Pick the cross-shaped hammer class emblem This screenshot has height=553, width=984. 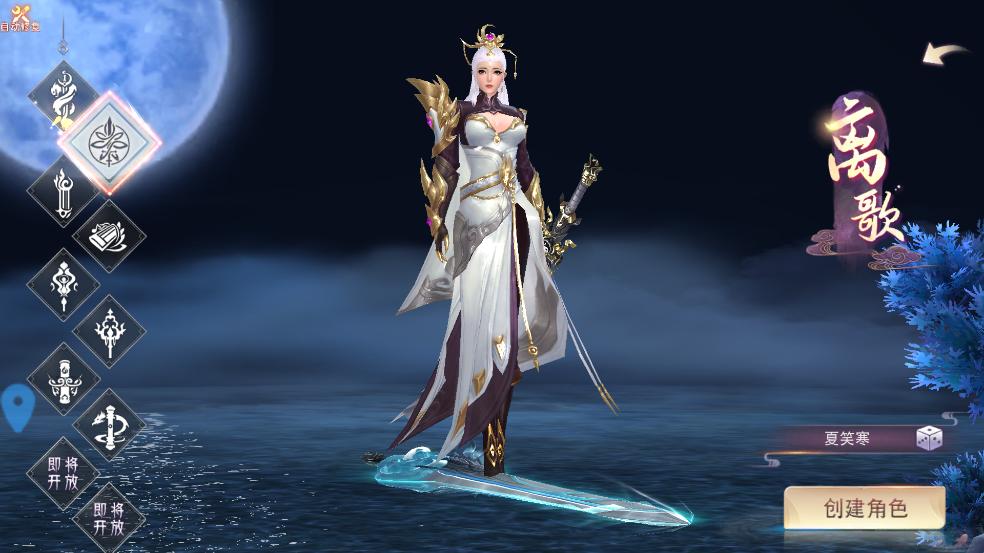pyautogui.click(x=63, y=378)
